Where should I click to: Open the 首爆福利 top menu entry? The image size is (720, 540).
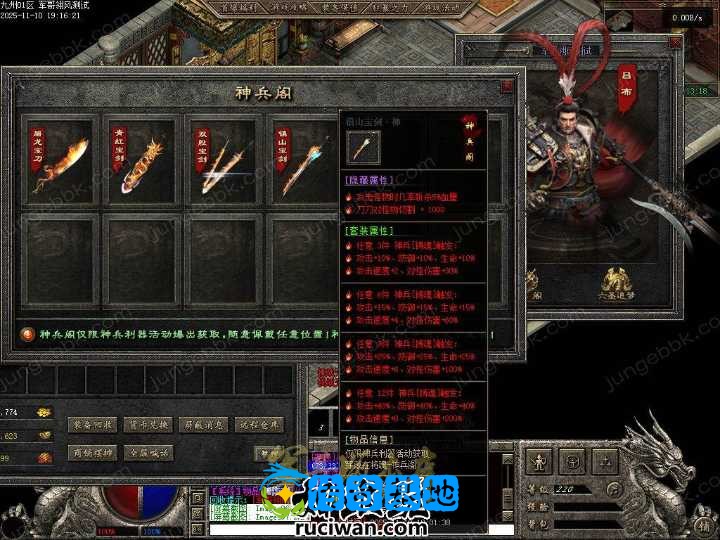[x=240, y=8]
